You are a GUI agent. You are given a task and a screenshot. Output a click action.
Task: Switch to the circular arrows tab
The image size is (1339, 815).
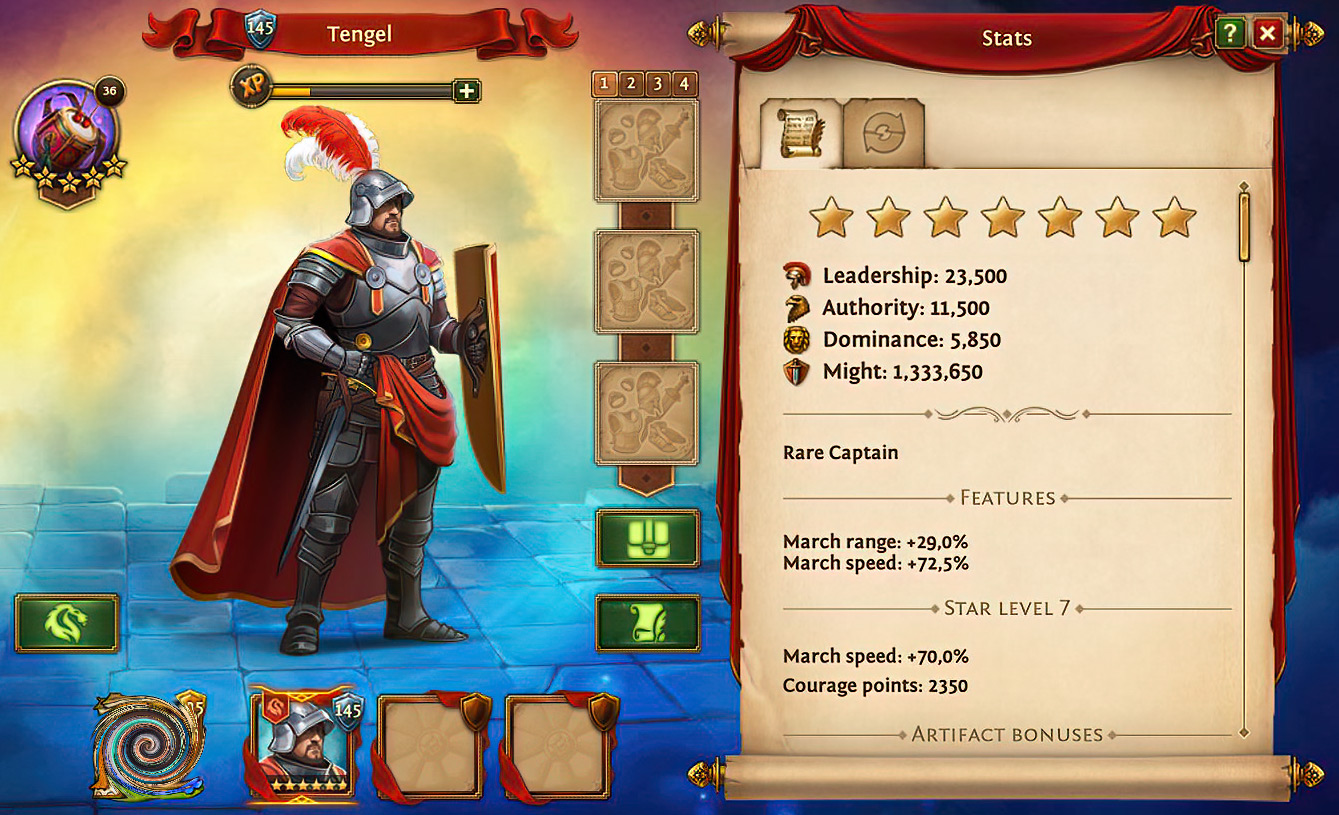(x=883, y=135)
